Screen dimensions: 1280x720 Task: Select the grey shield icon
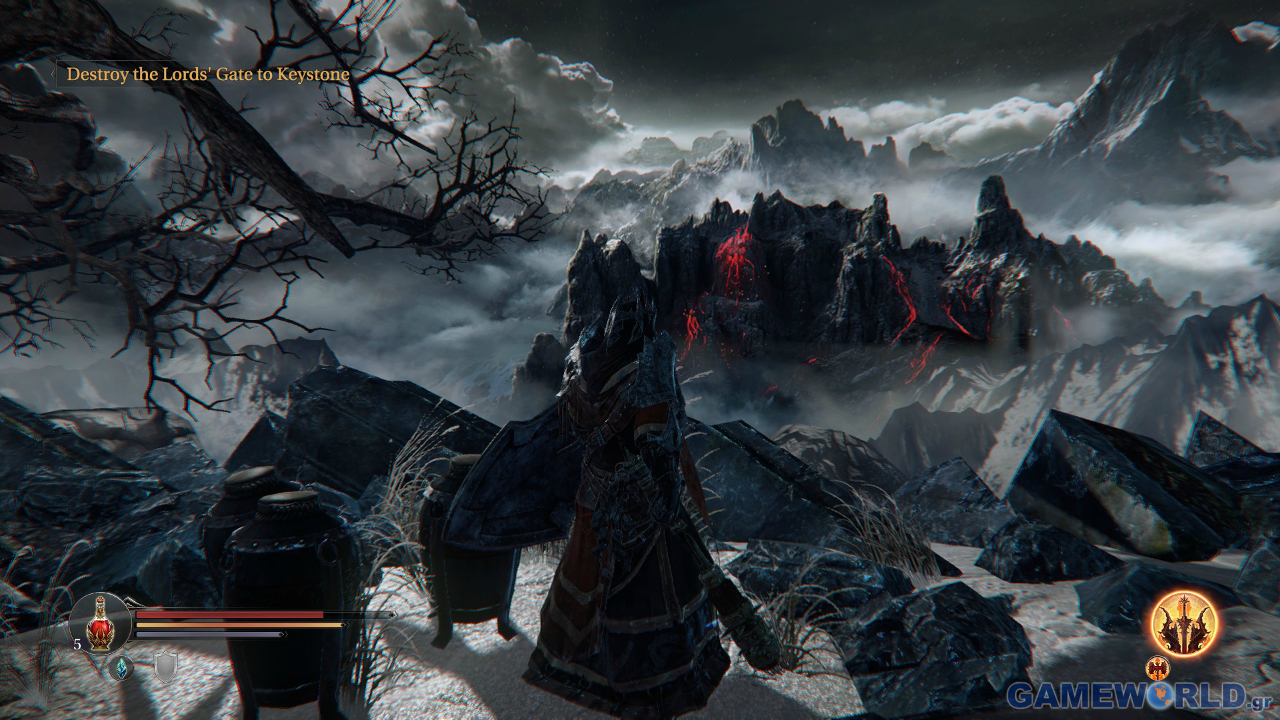(166, 667)
